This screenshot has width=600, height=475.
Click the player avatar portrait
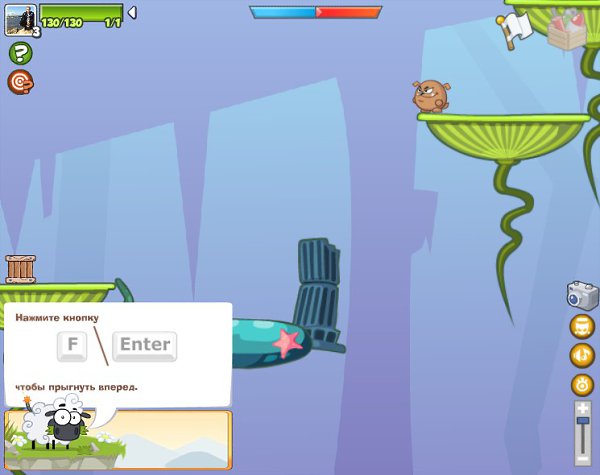tap(20, 18)
